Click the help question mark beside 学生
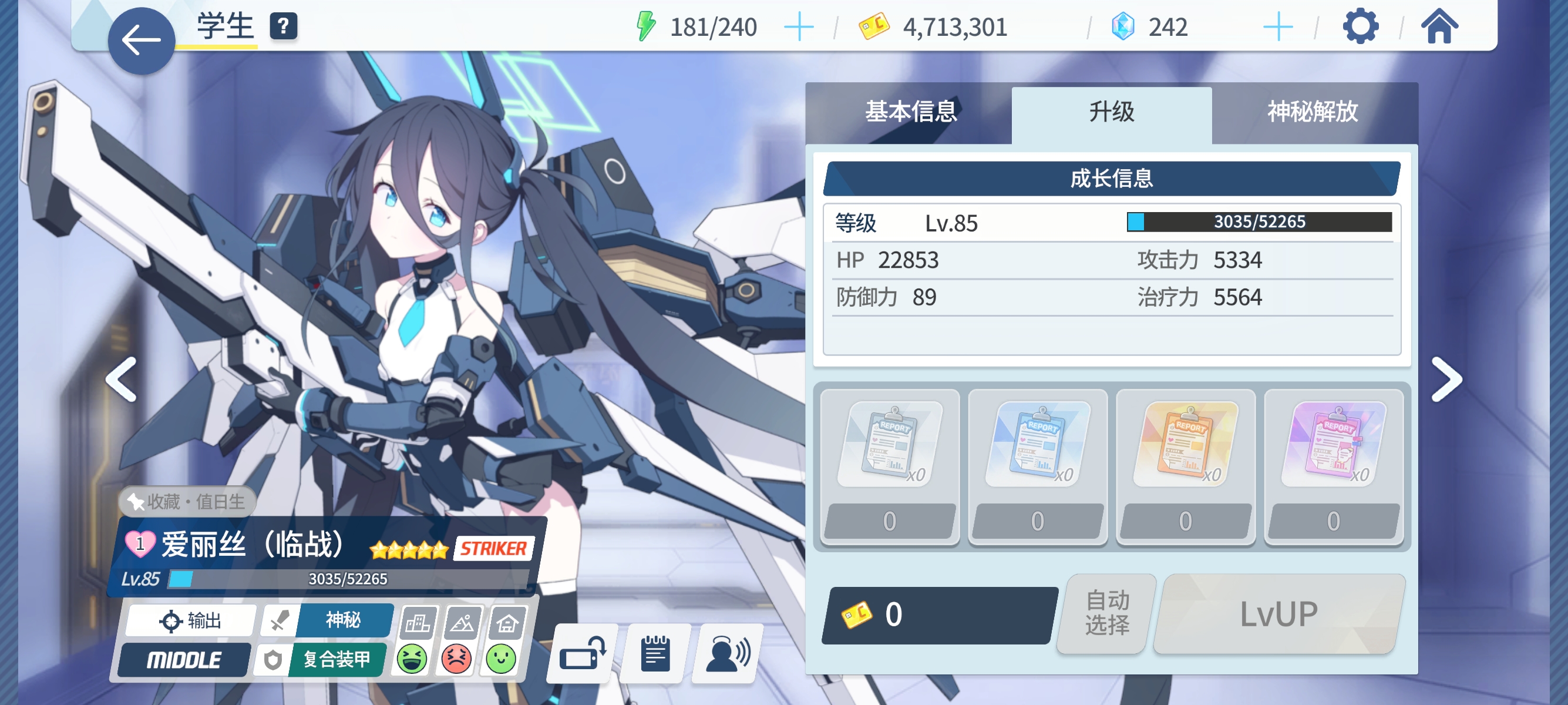Image resolution: width=1568 pixels, height=705 pixels. pyautogui.click(x=283, y=26)
